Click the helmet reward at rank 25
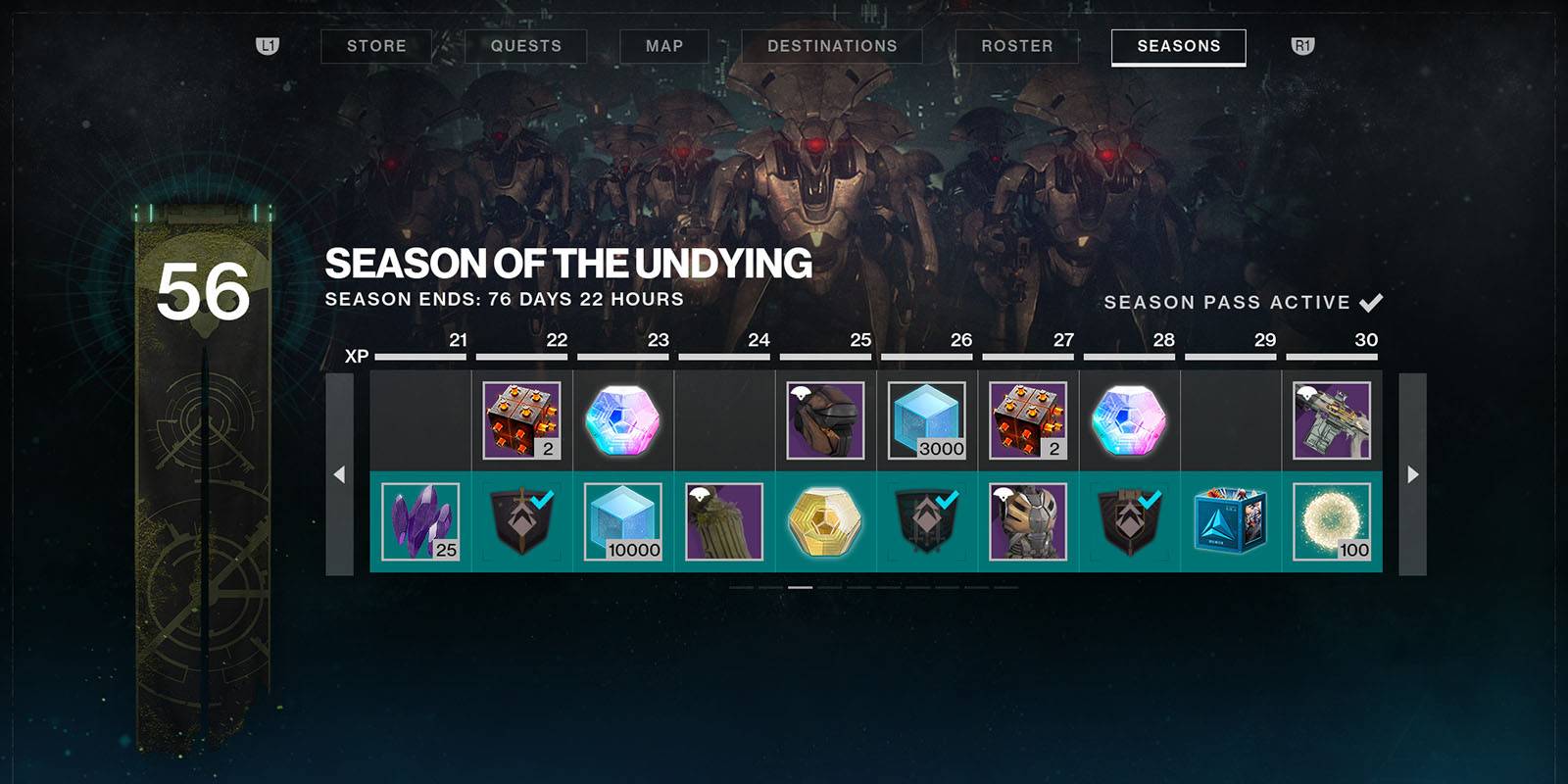 click(824, 419)
